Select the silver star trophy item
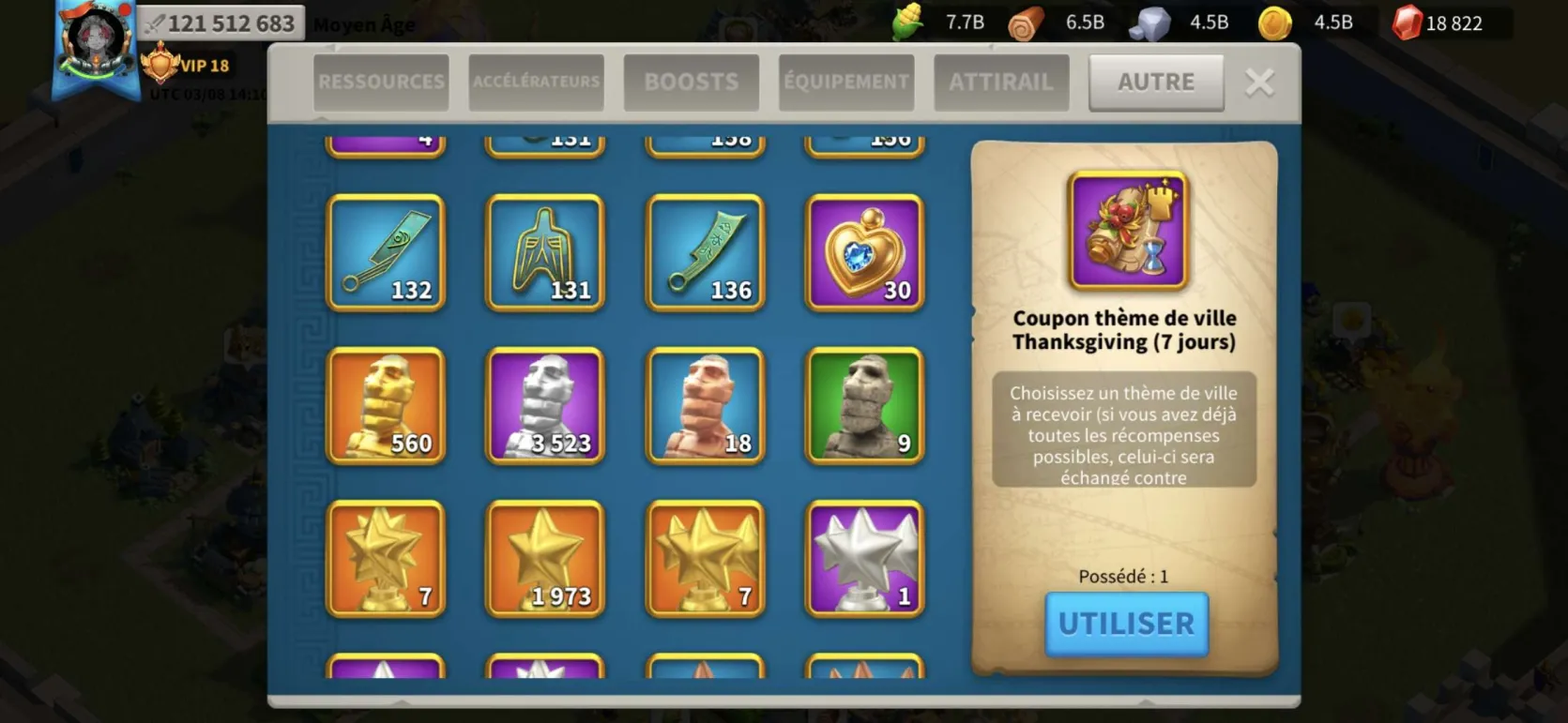This screenshot has width=1568, height=723. [x=864, y=559]
